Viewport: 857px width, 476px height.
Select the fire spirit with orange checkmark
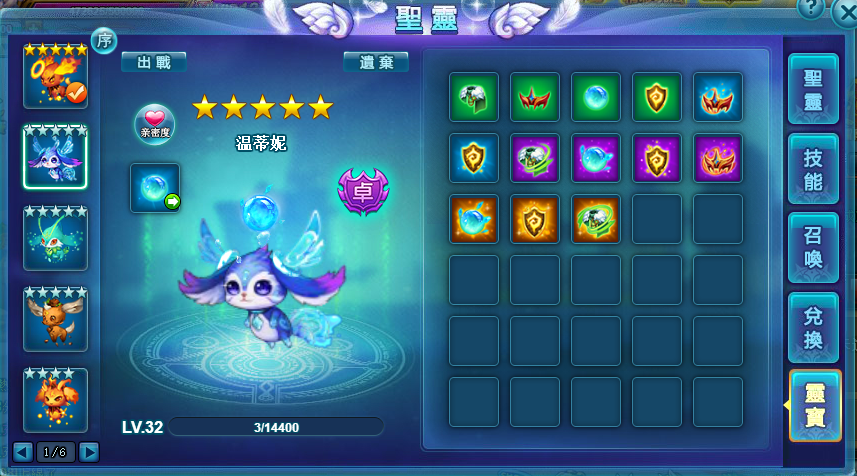tap(55, 76)
